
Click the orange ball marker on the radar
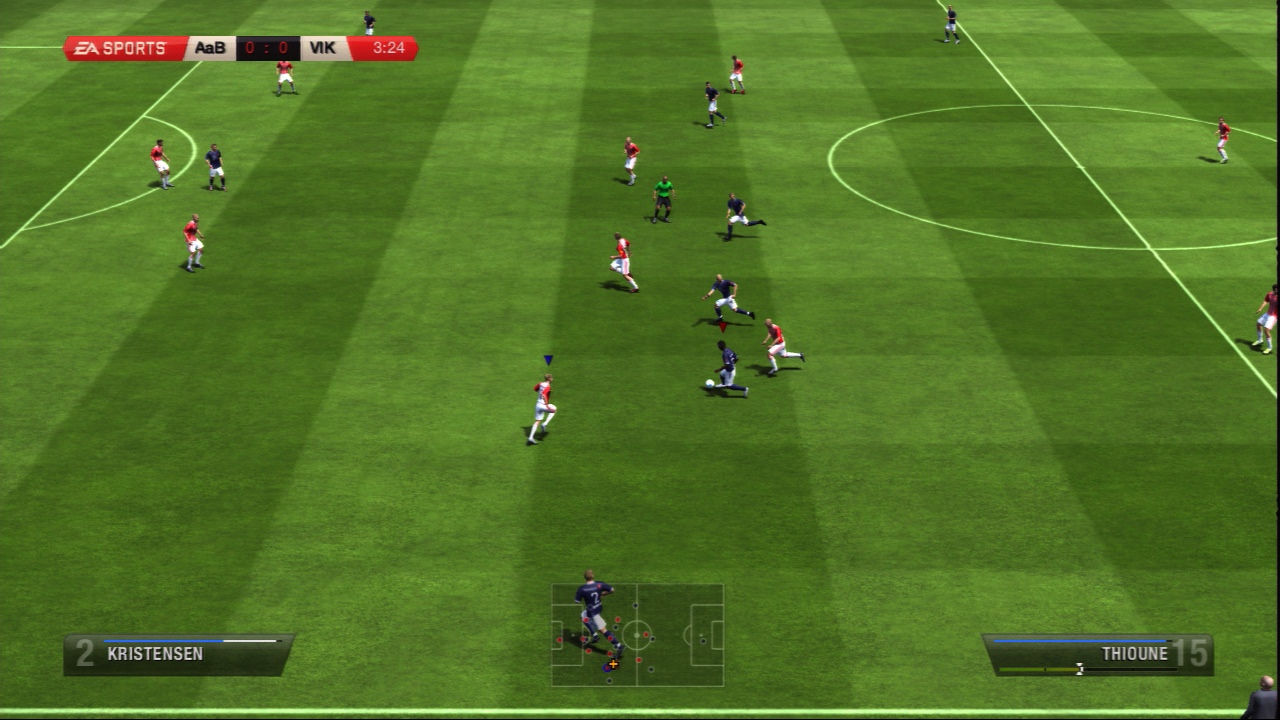(613, 664)
